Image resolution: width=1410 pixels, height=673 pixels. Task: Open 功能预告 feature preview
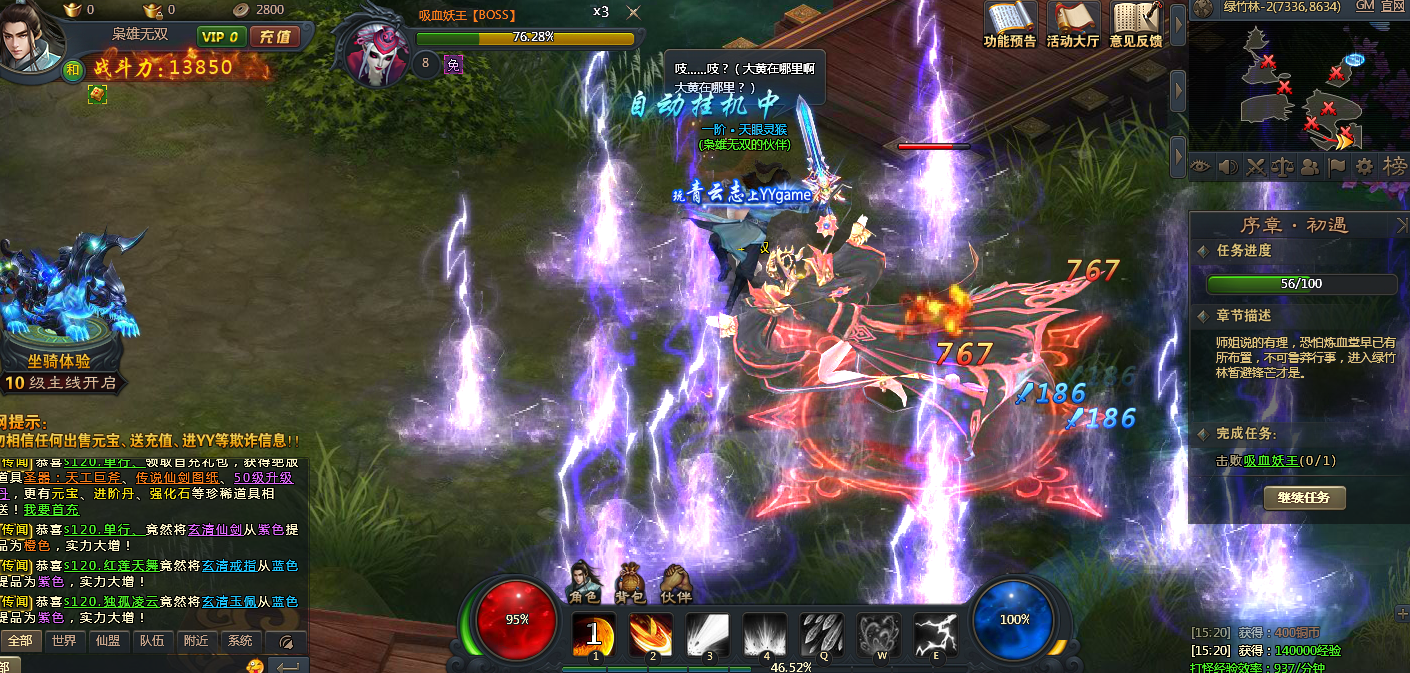tap(1010, 25)
